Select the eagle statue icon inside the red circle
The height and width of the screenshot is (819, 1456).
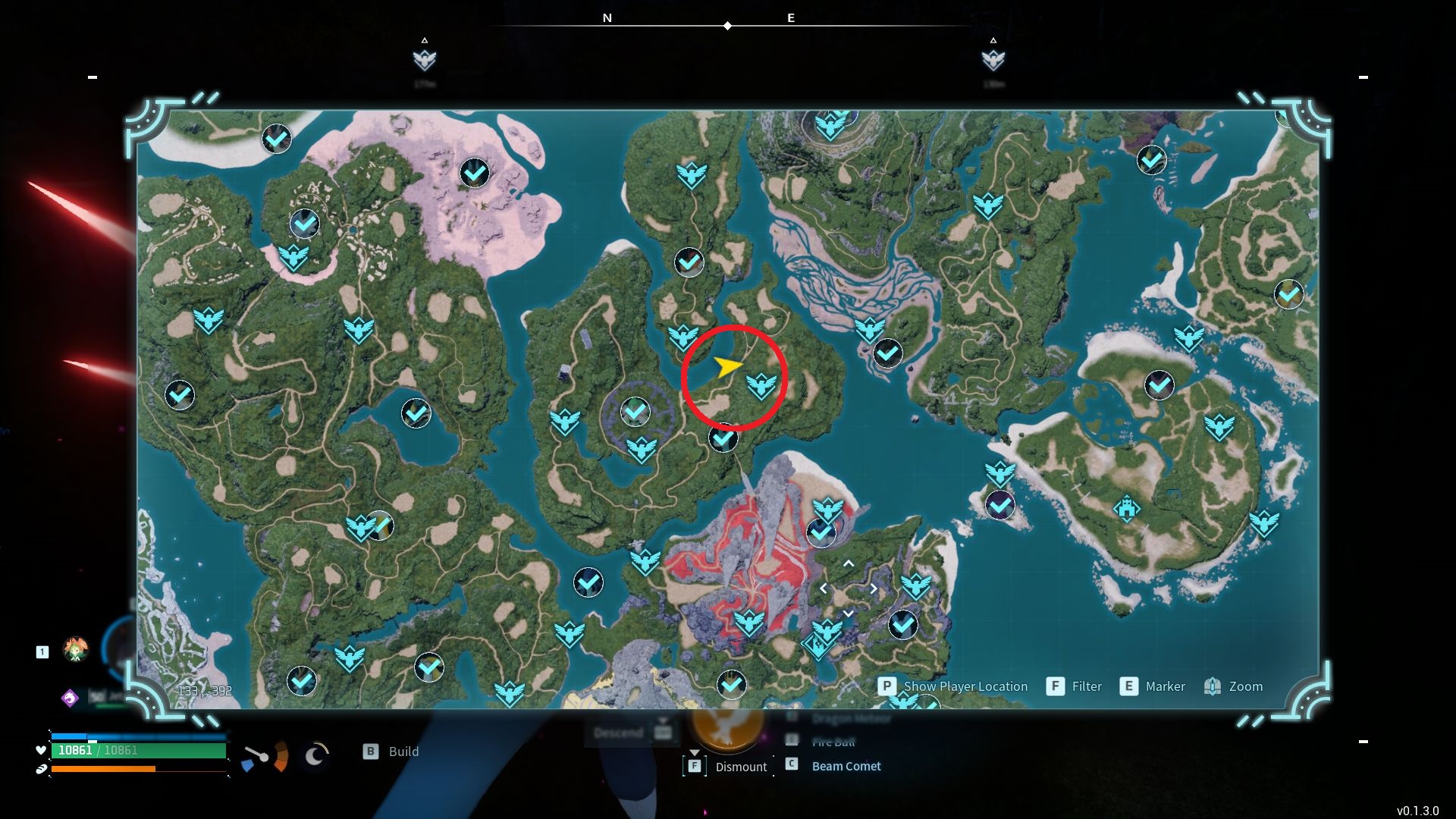point(761,384)
